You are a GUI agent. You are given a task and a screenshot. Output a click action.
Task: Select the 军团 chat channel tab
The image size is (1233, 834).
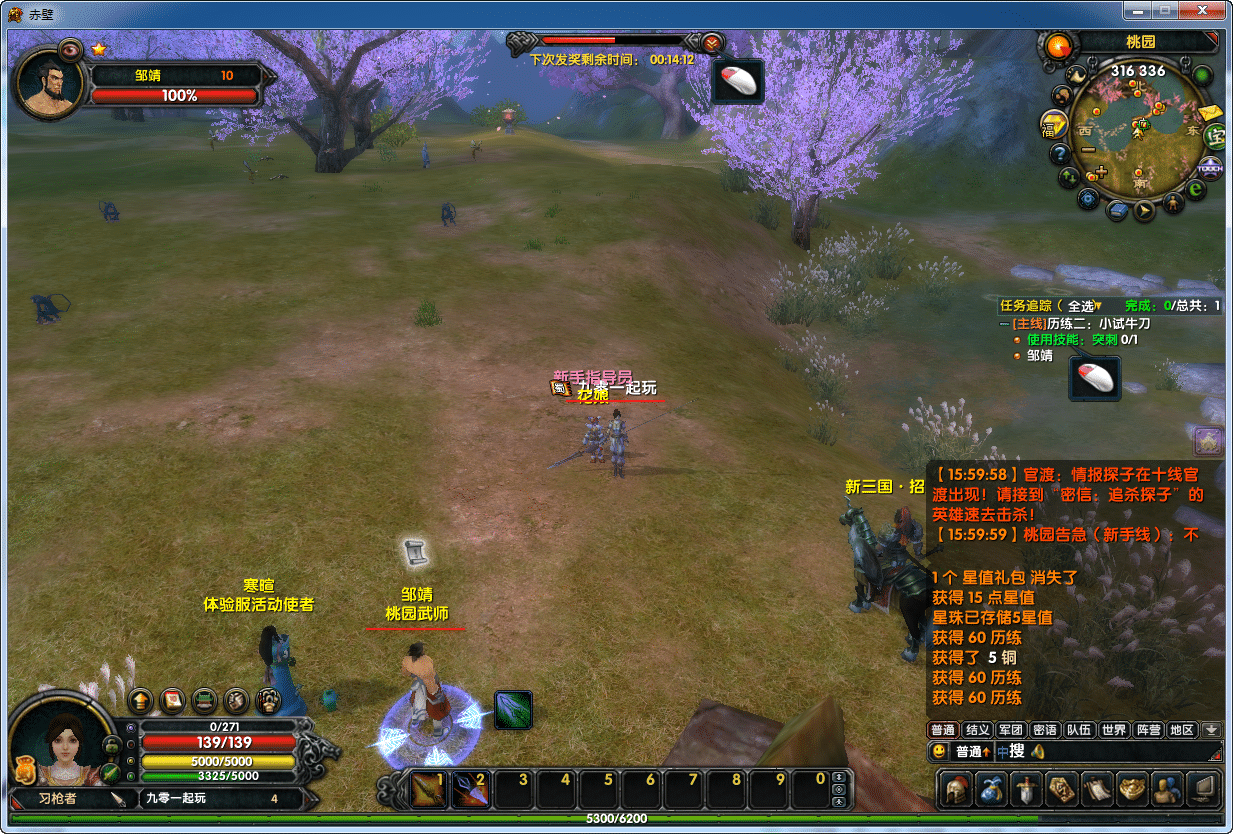[x=1011, y=730]
